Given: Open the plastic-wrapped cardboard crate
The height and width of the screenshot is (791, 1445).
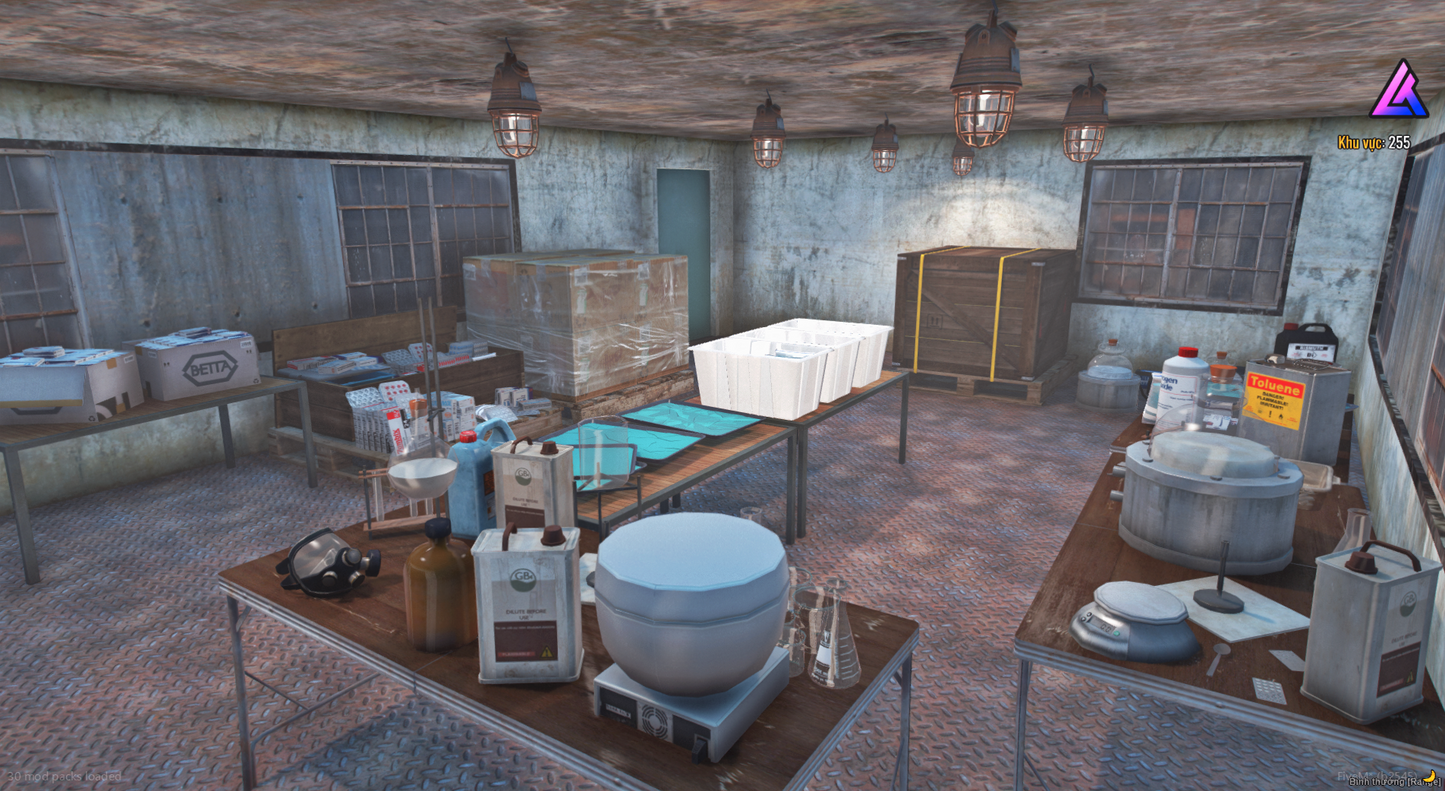Looking at the screenshot, I should tap(570, 320).
